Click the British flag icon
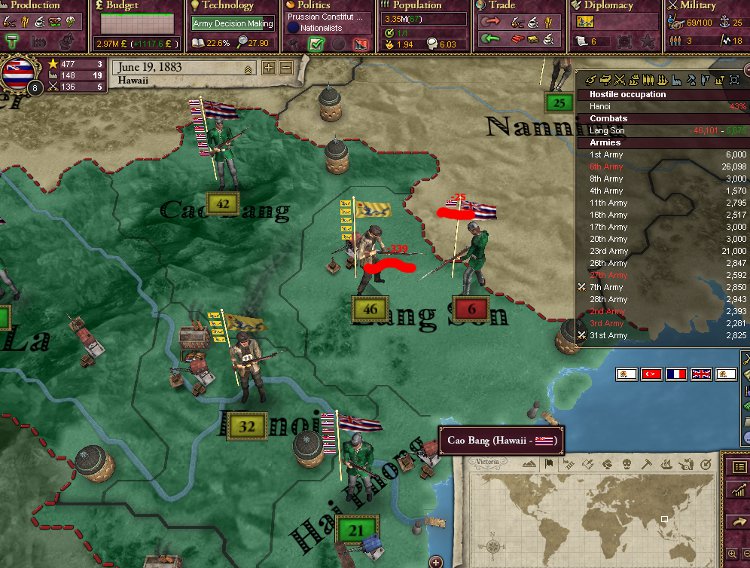Viewport: 750px width, 568px height. click(x=702, y=374)
